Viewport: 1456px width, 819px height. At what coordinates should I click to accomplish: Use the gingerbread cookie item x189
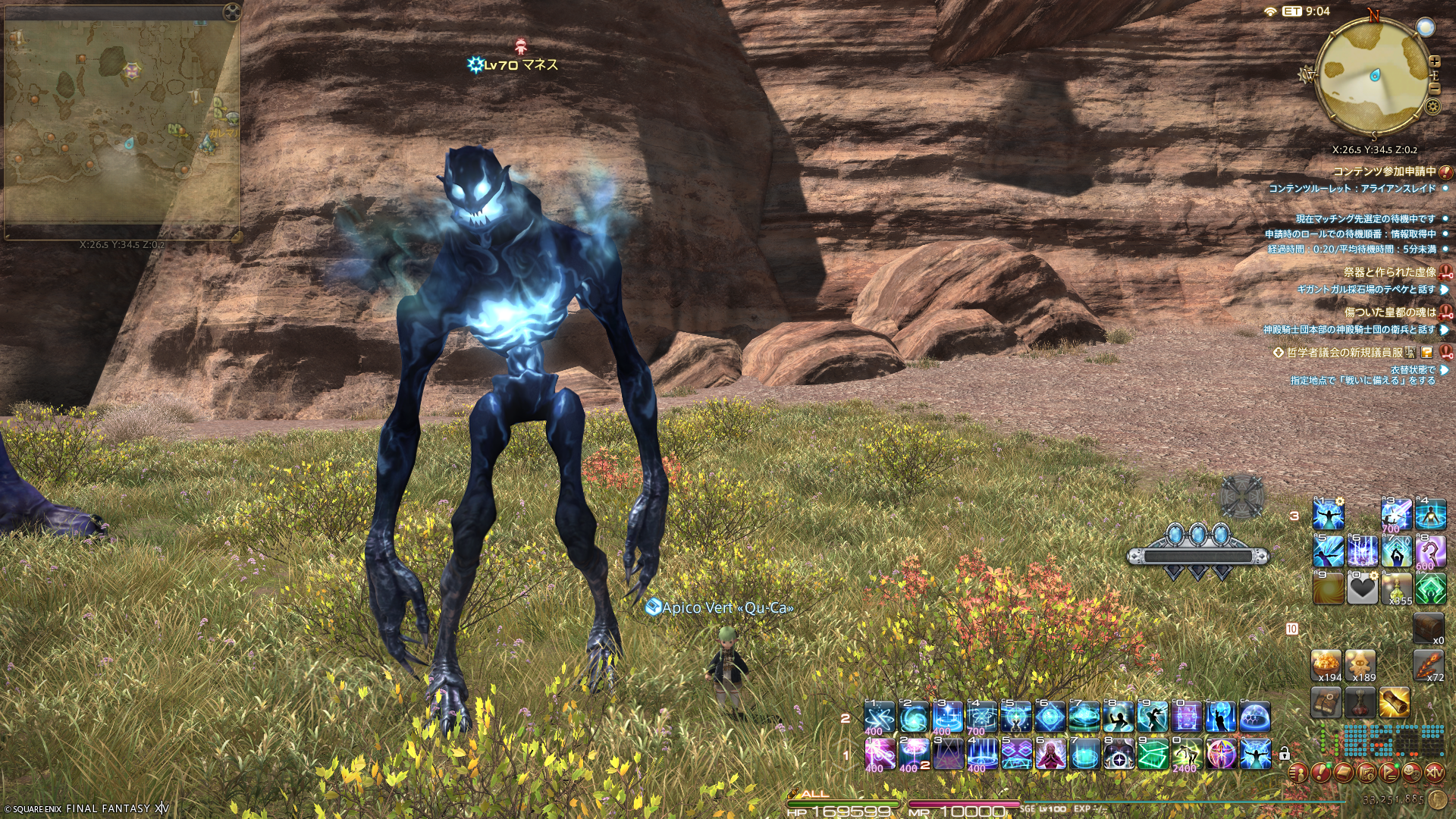(1361, 665)
